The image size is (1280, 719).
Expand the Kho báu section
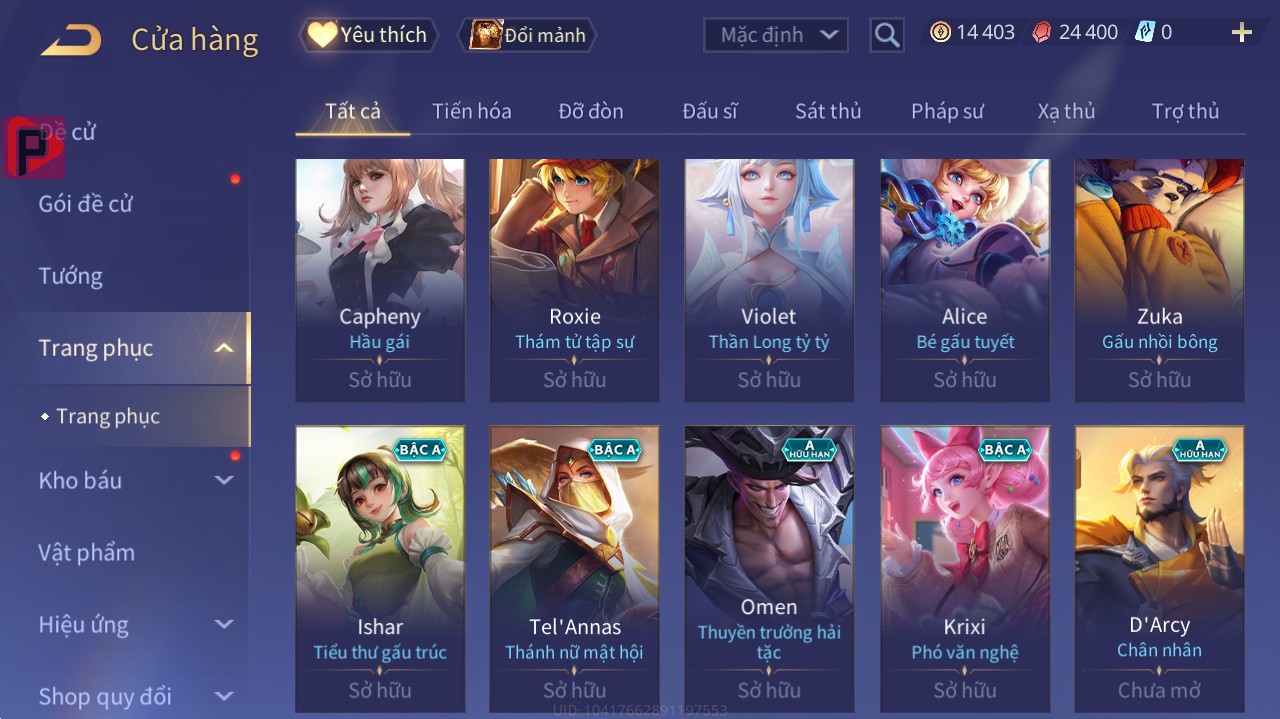135,480
